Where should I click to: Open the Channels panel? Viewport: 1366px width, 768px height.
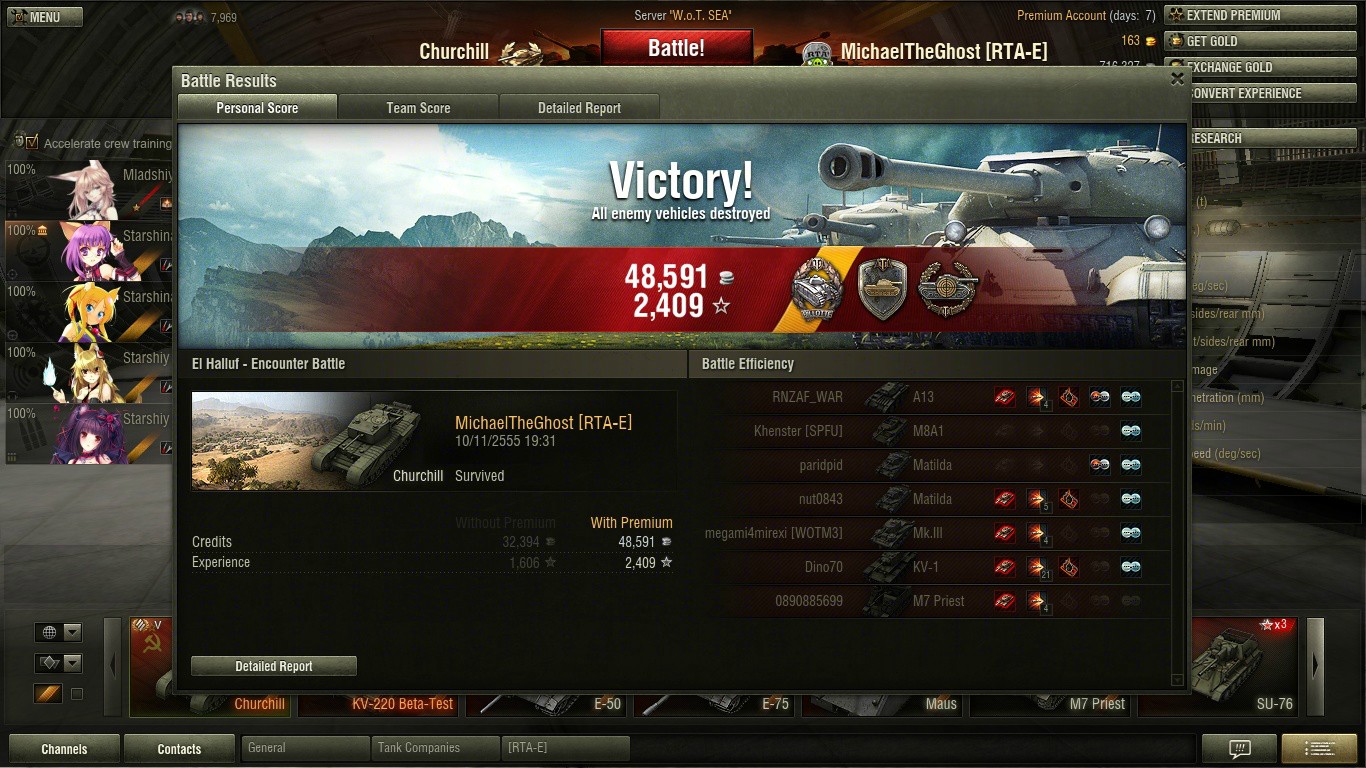64,749
